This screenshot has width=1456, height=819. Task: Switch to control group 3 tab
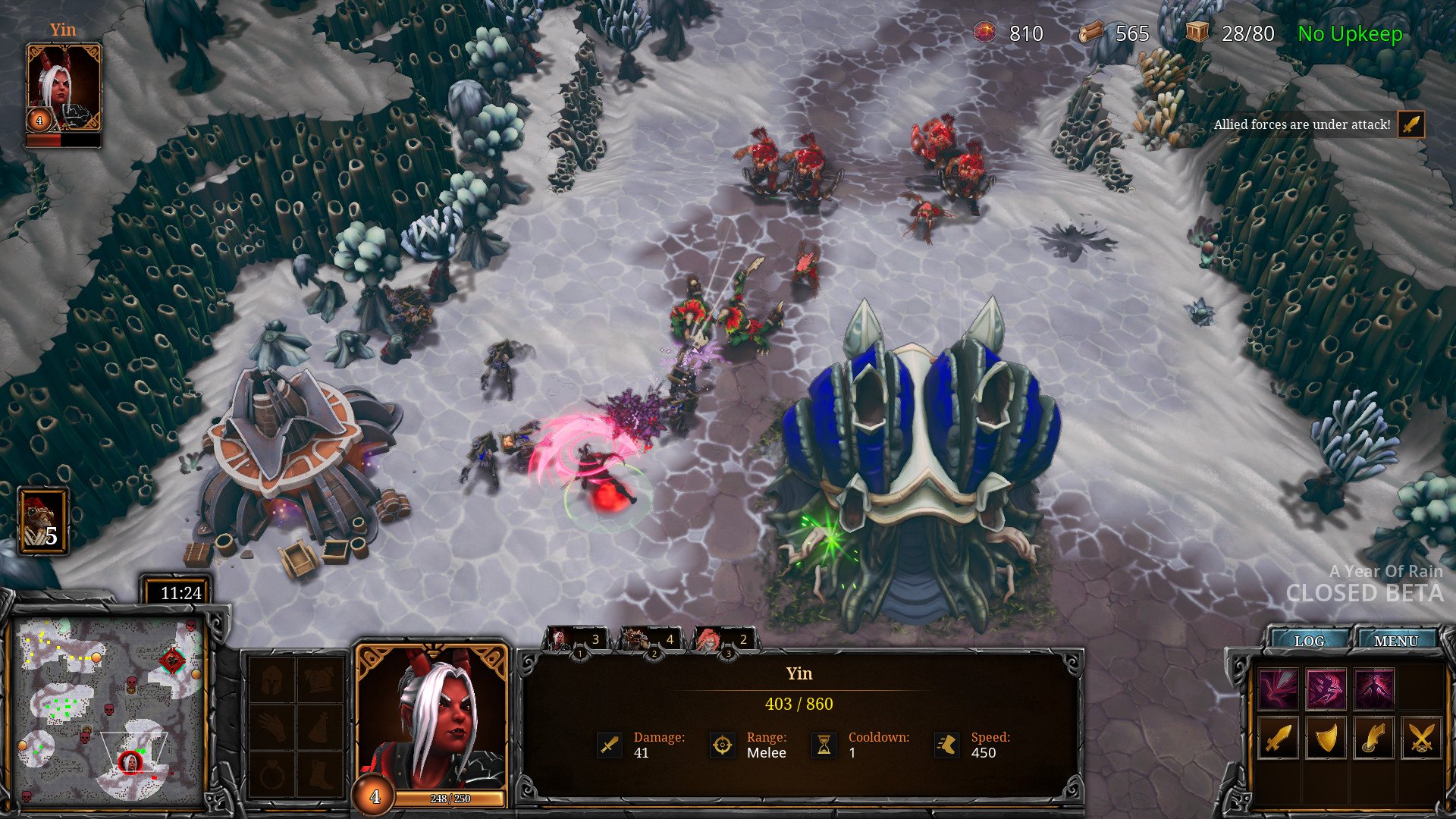723,640
